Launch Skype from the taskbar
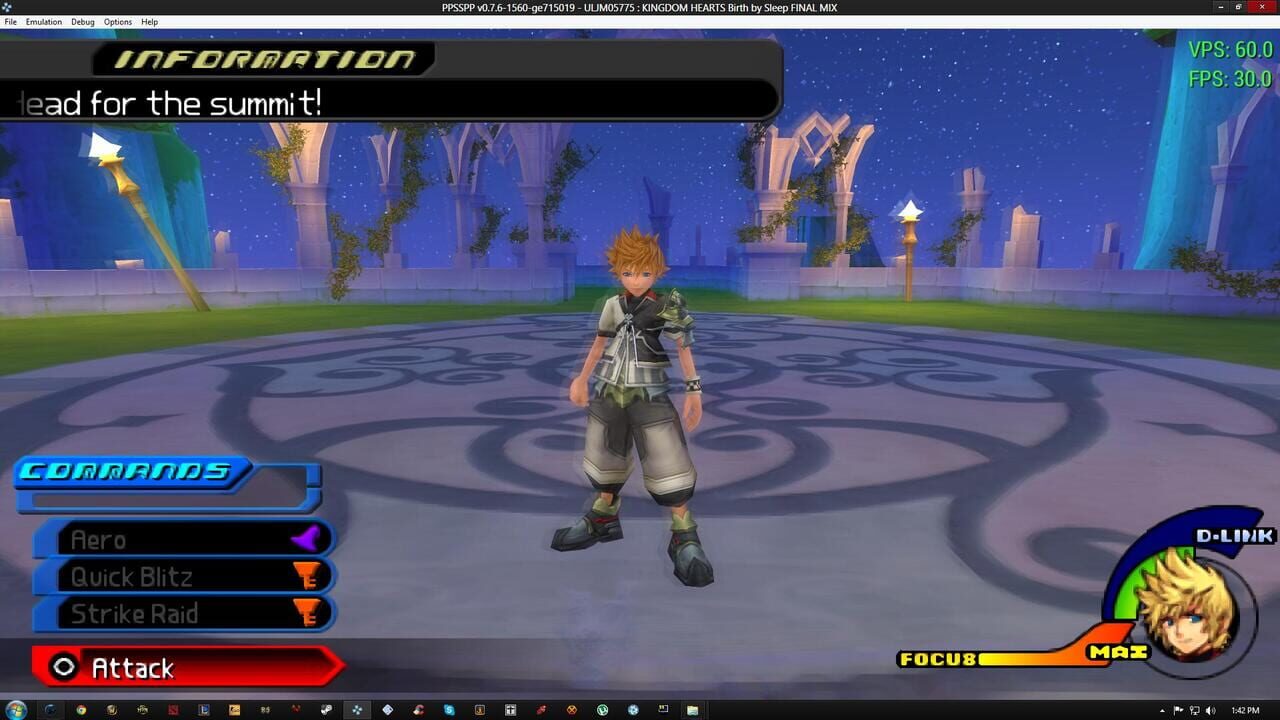Image resolution: width=1280 pixels, height=720 pixels. [x=449, y=711]
